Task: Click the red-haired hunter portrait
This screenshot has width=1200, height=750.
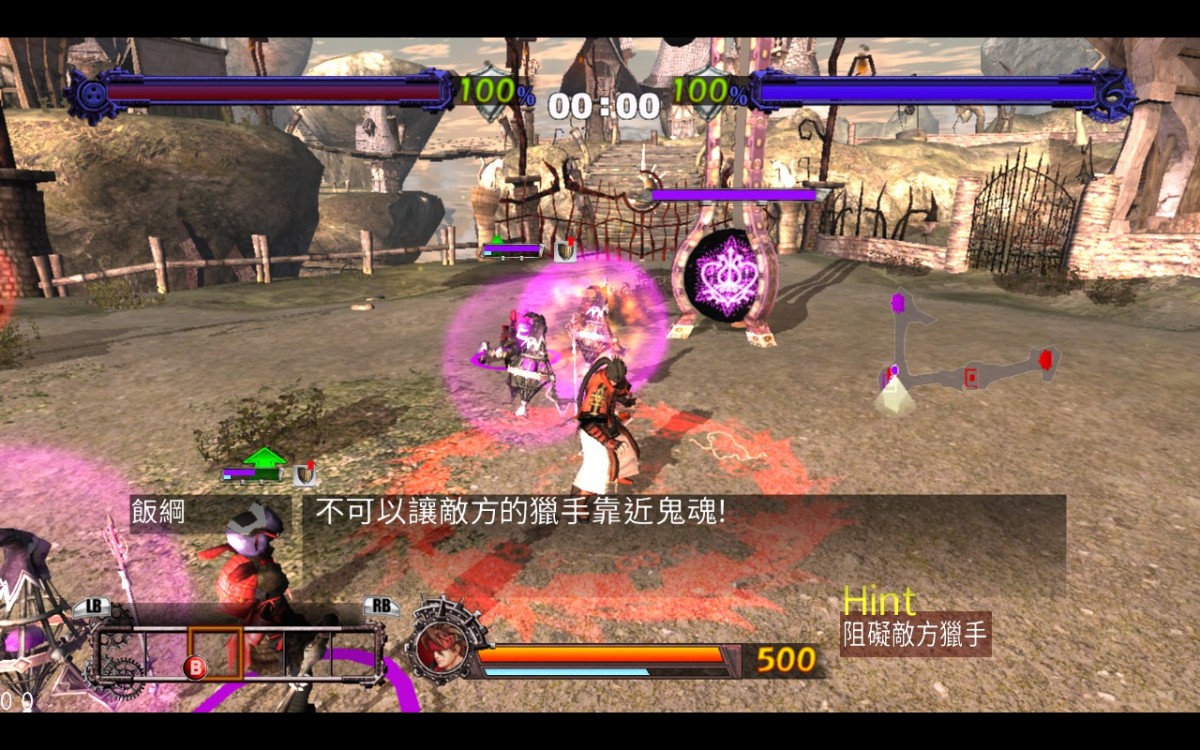Action: 435,646
